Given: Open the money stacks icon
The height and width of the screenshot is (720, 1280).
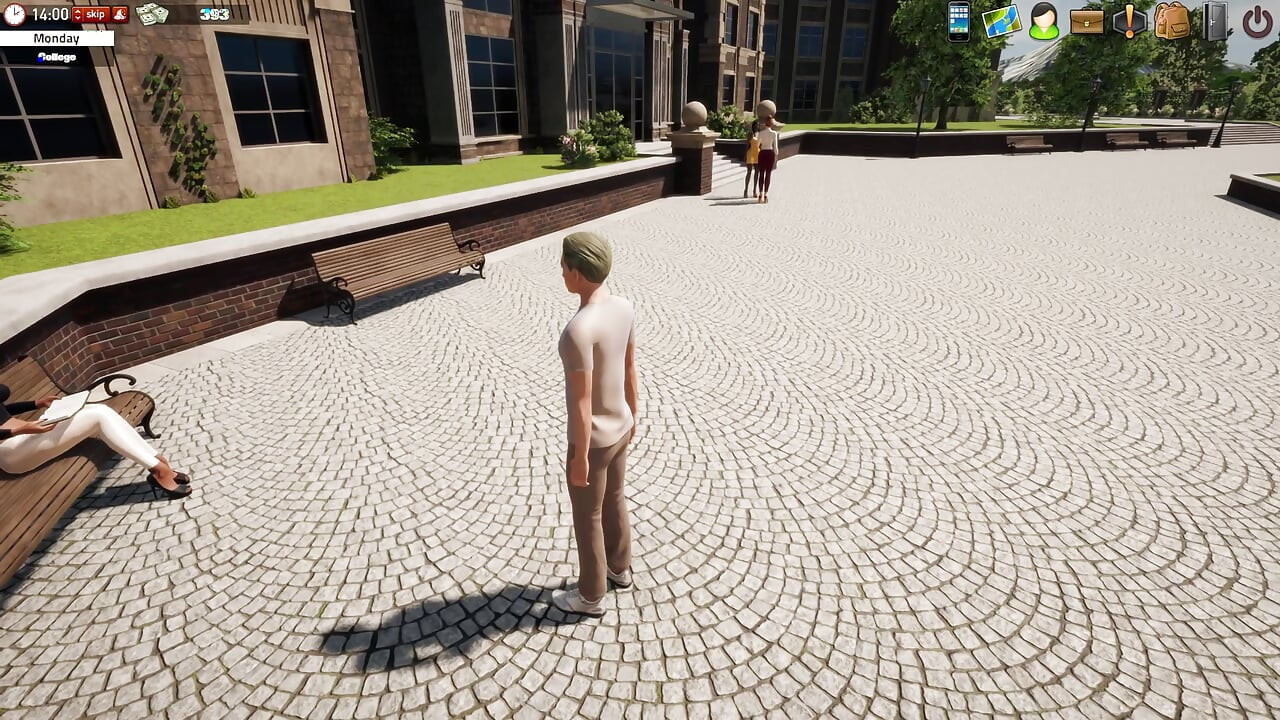Looking at the screenshot, I should pyautogui.click(x=150, y=14).
